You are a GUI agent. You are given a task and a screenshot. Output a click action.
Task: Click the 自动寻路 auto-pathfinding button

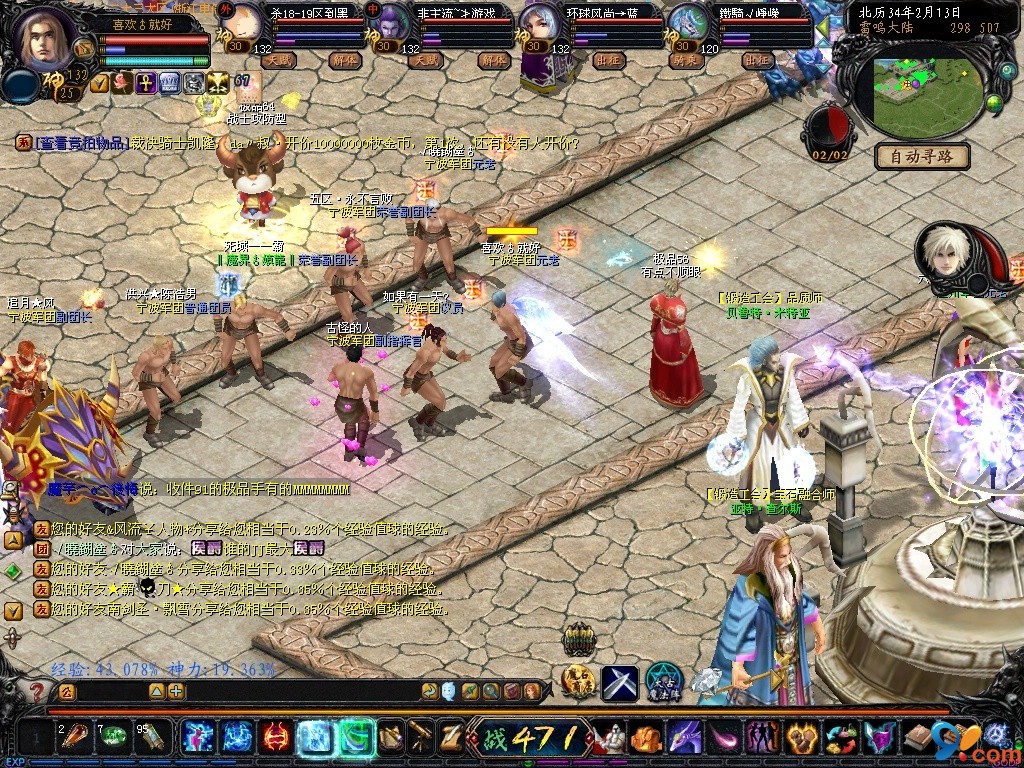921,156
